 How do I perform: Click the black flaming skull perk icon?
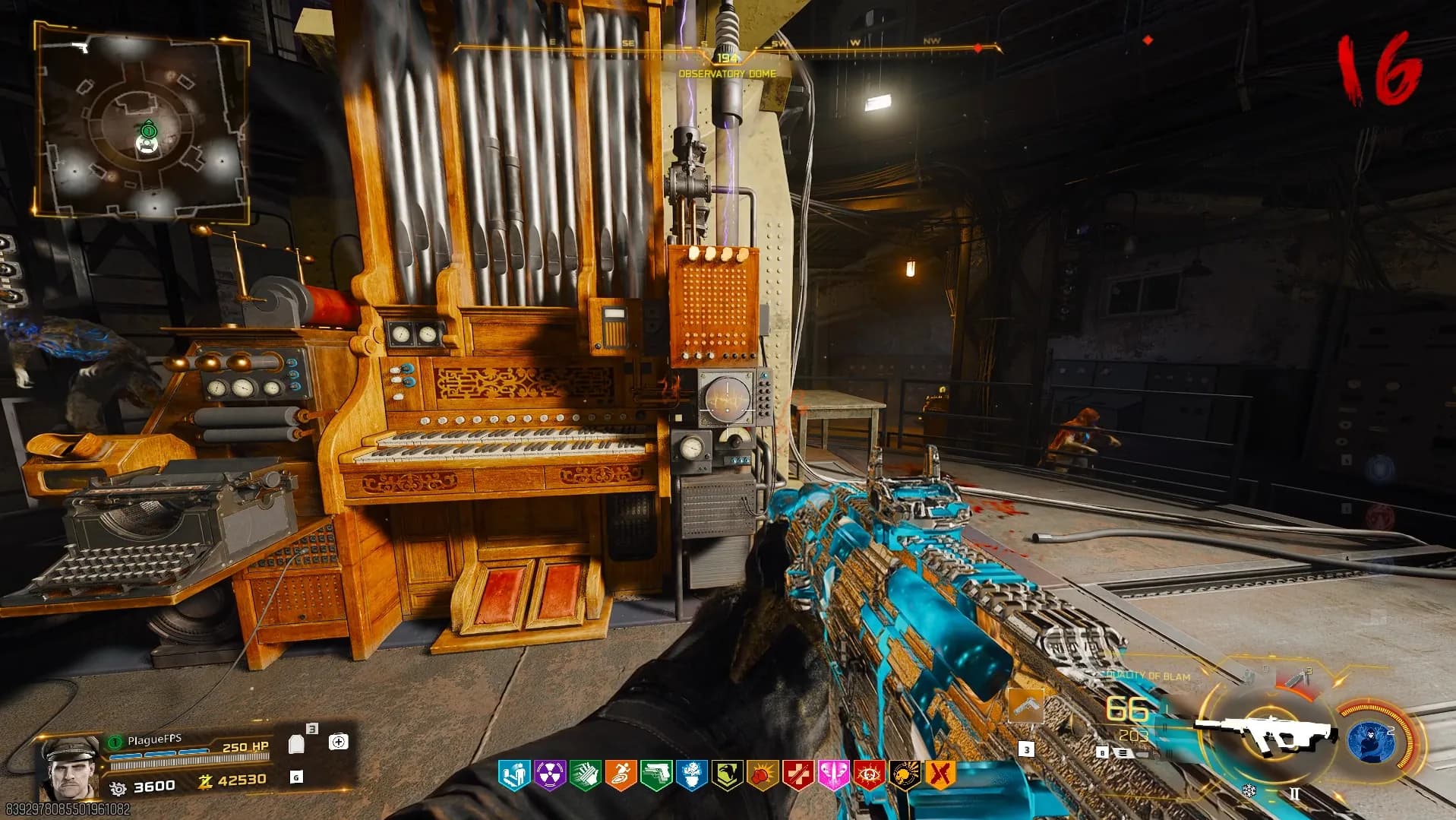[904, 774]
